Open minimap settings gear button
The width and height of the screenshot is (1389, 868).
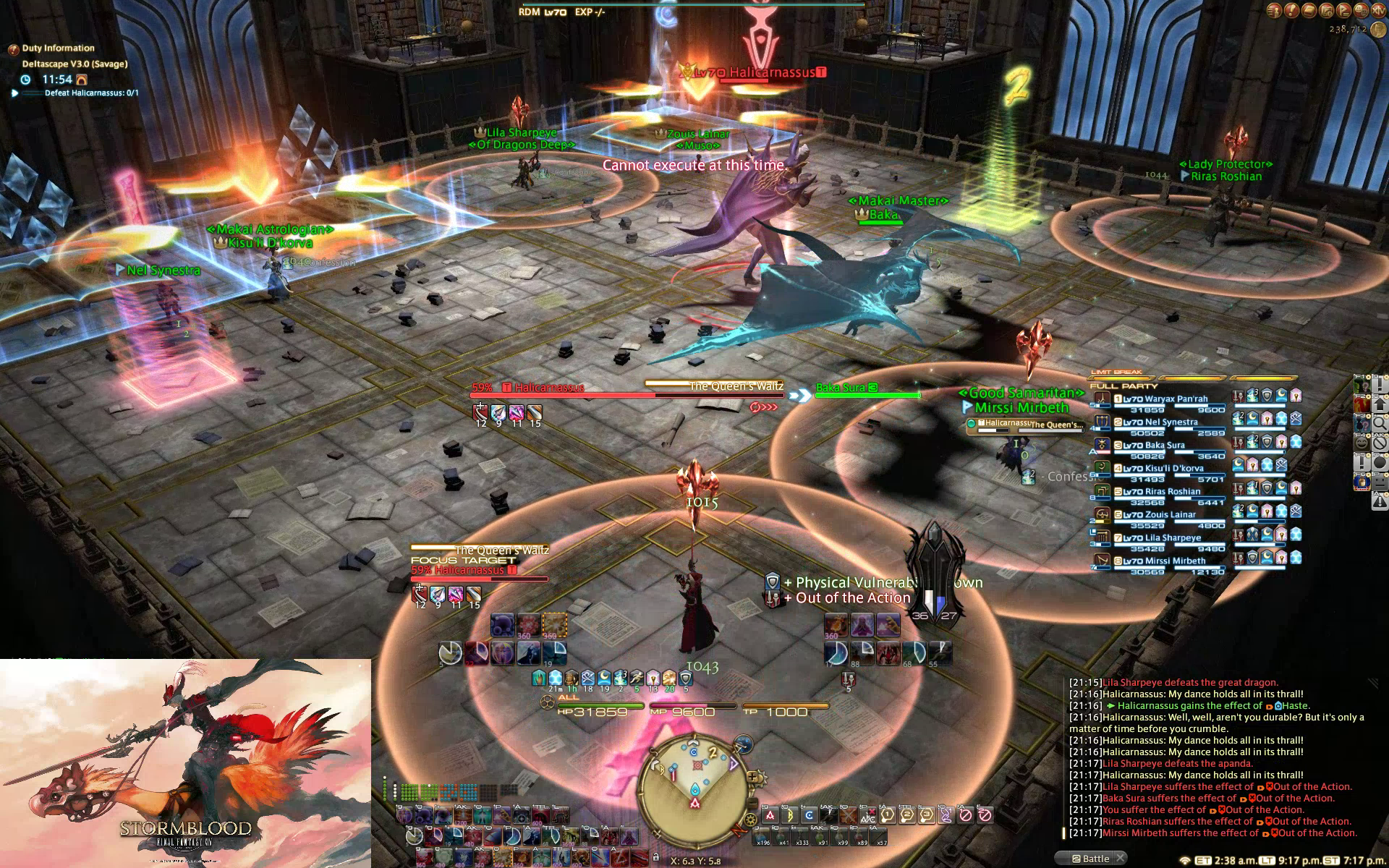click(x=750, y=820)
